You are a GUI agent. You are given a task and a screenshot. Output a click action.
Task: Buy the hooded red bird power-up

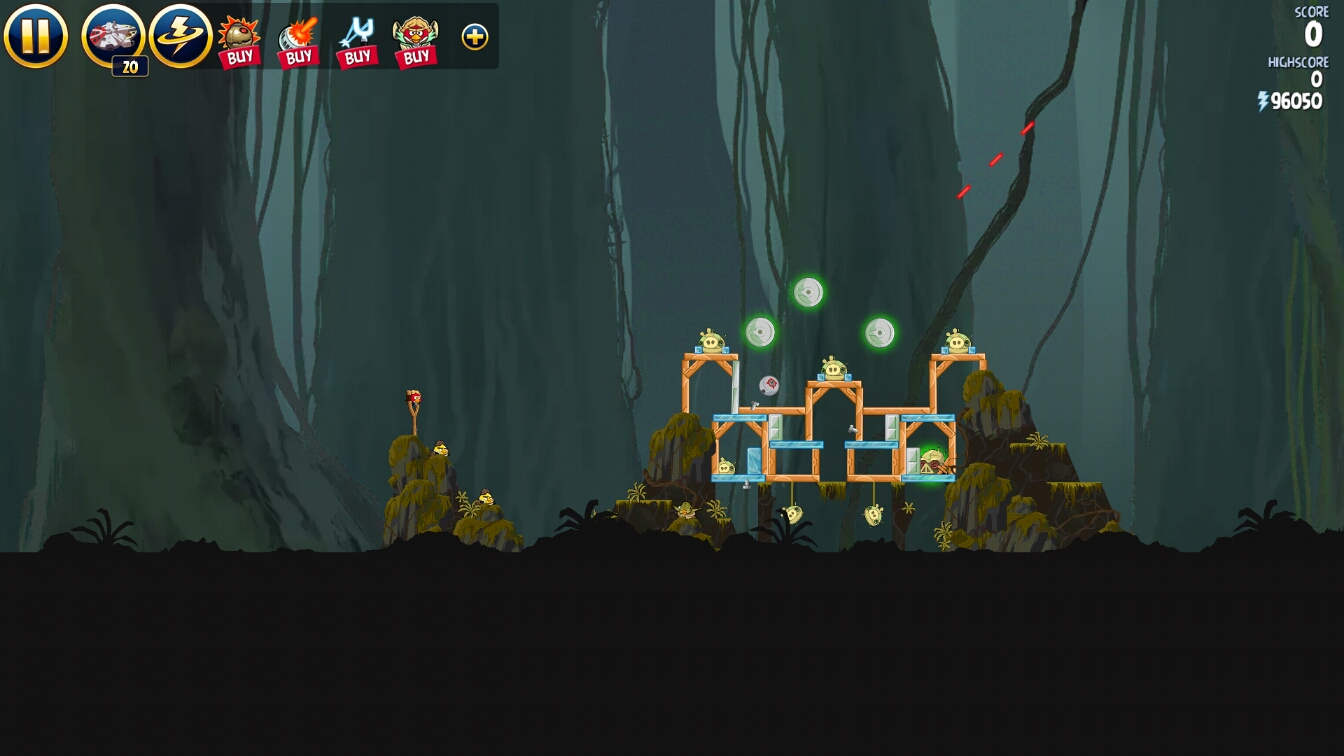[416, 42]
